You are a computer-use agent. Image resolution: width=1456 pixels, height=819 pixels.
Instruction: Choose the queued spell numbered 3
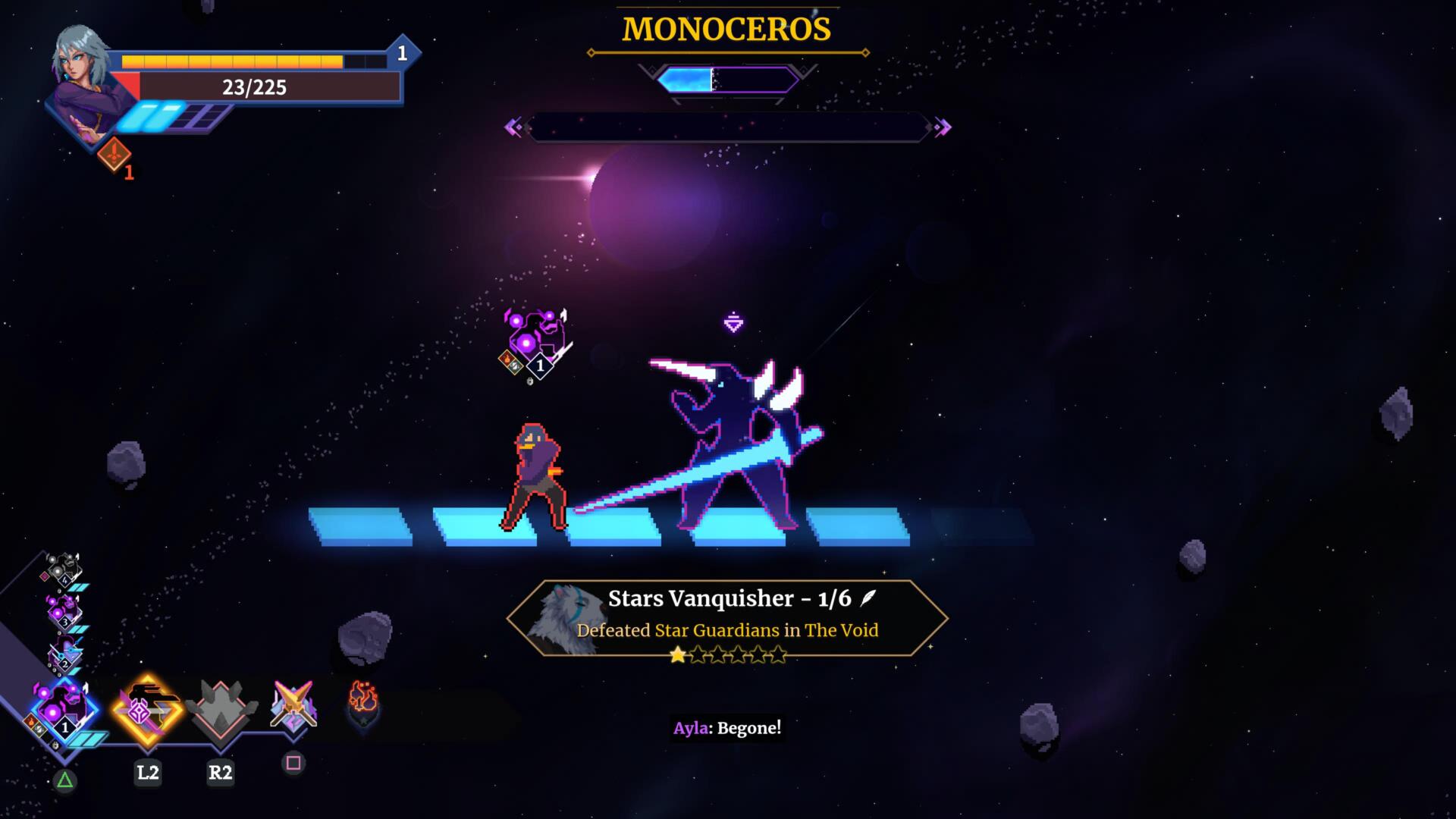click(x=64, y=610)
